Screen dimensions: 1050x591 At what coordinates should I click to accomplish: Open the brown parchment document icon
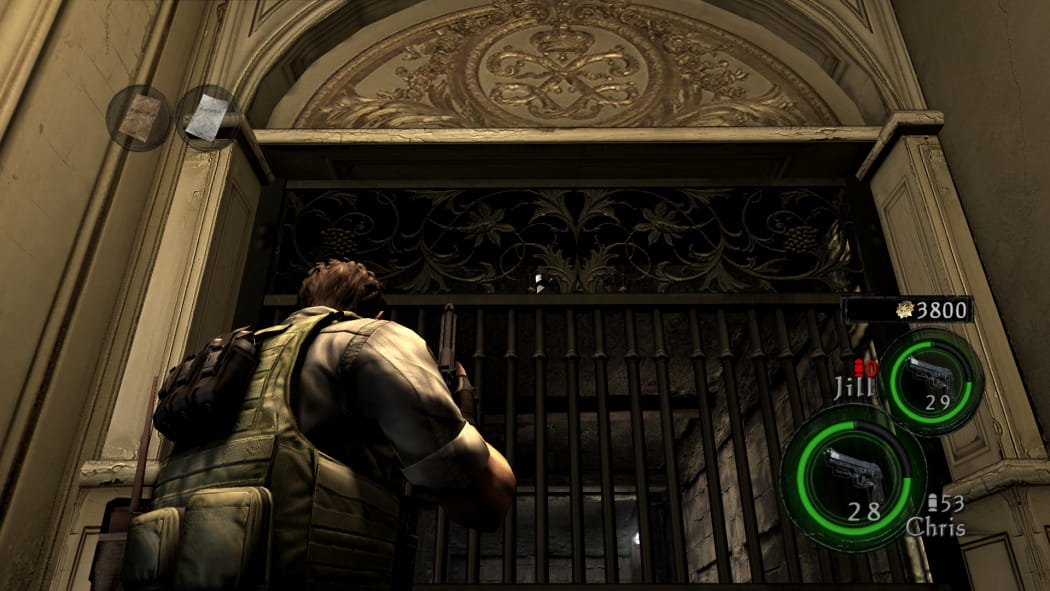click(x=139, y=118)
